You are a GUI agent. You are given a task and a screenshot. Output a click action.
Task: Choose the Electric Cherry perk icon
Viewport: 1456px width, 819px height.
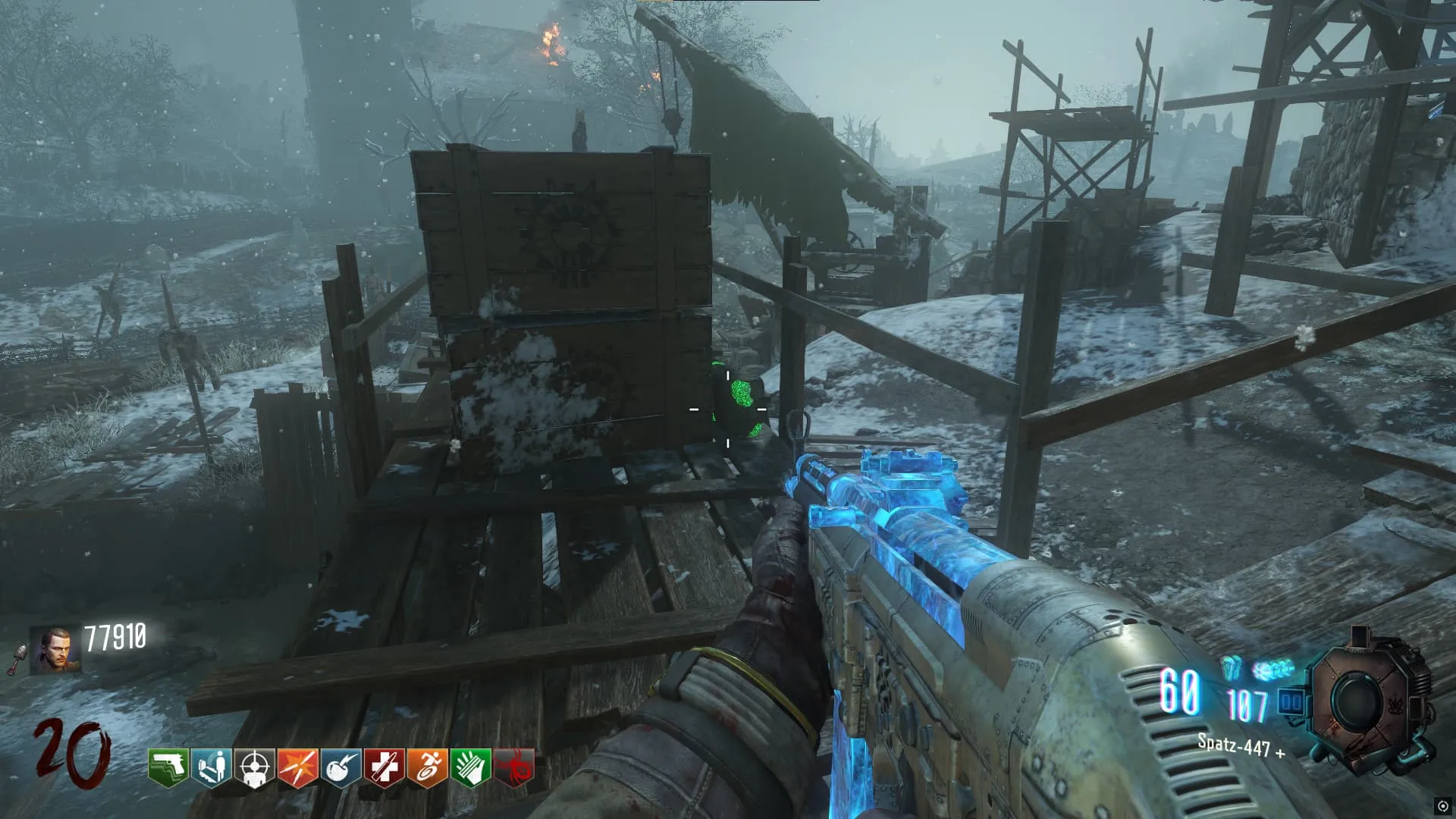340,768
